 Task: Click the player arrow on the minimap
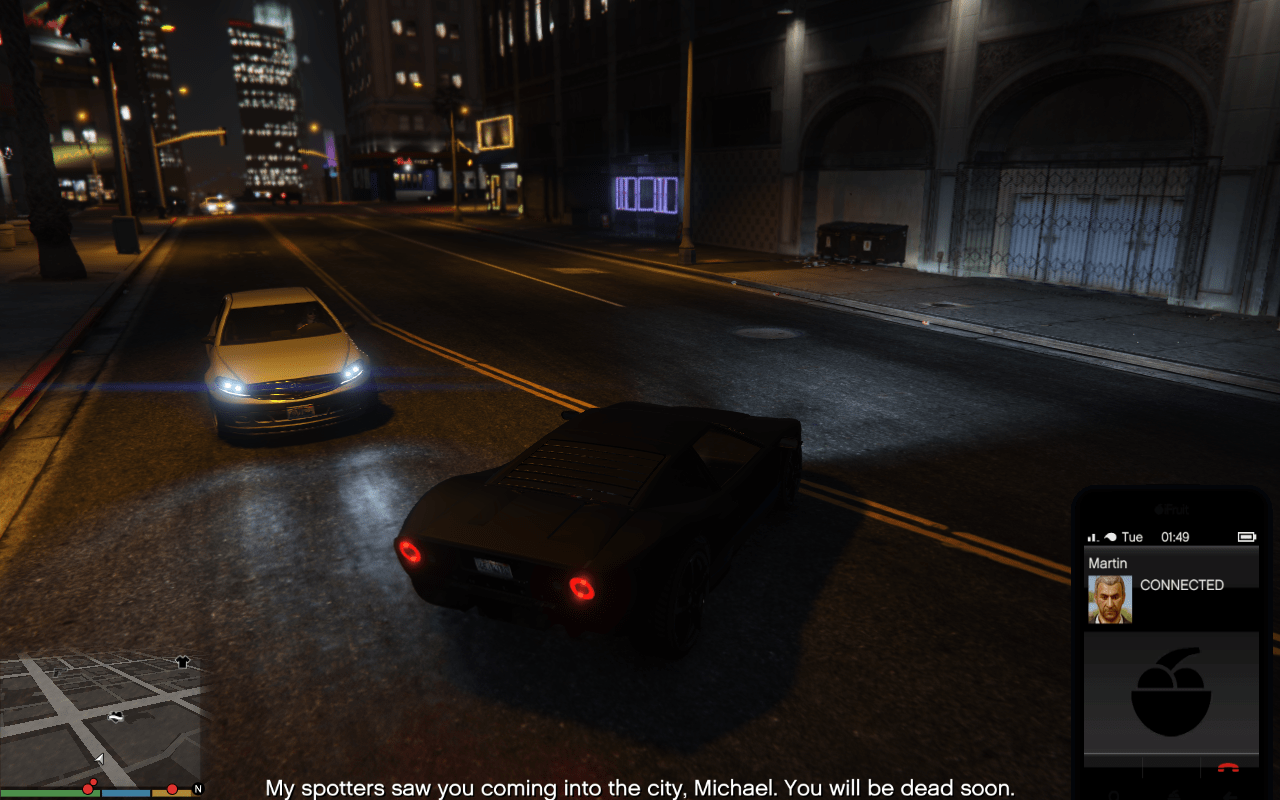99,759
